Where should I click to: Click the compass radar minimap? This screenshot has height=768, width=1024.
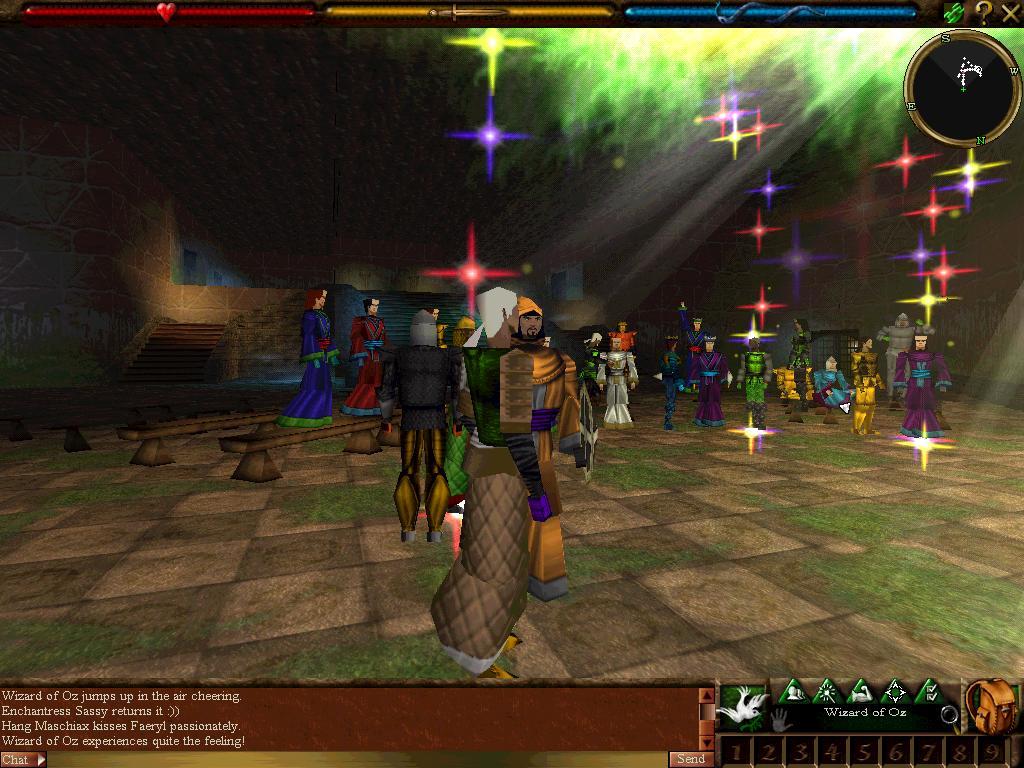coord(962,88)
